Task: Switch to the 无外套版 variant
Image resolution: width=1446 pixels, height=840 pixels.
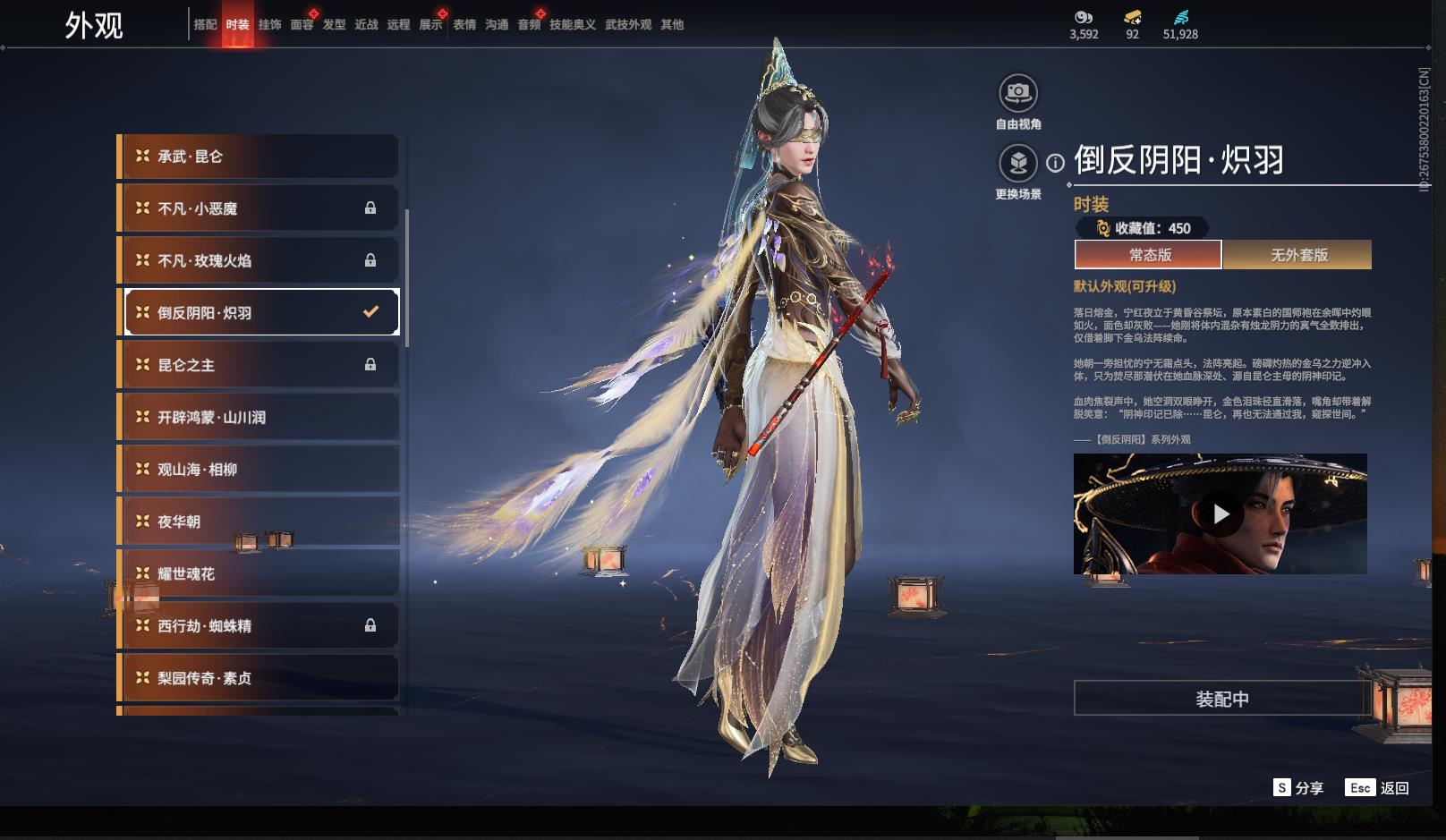Action: coord(1298,255)
